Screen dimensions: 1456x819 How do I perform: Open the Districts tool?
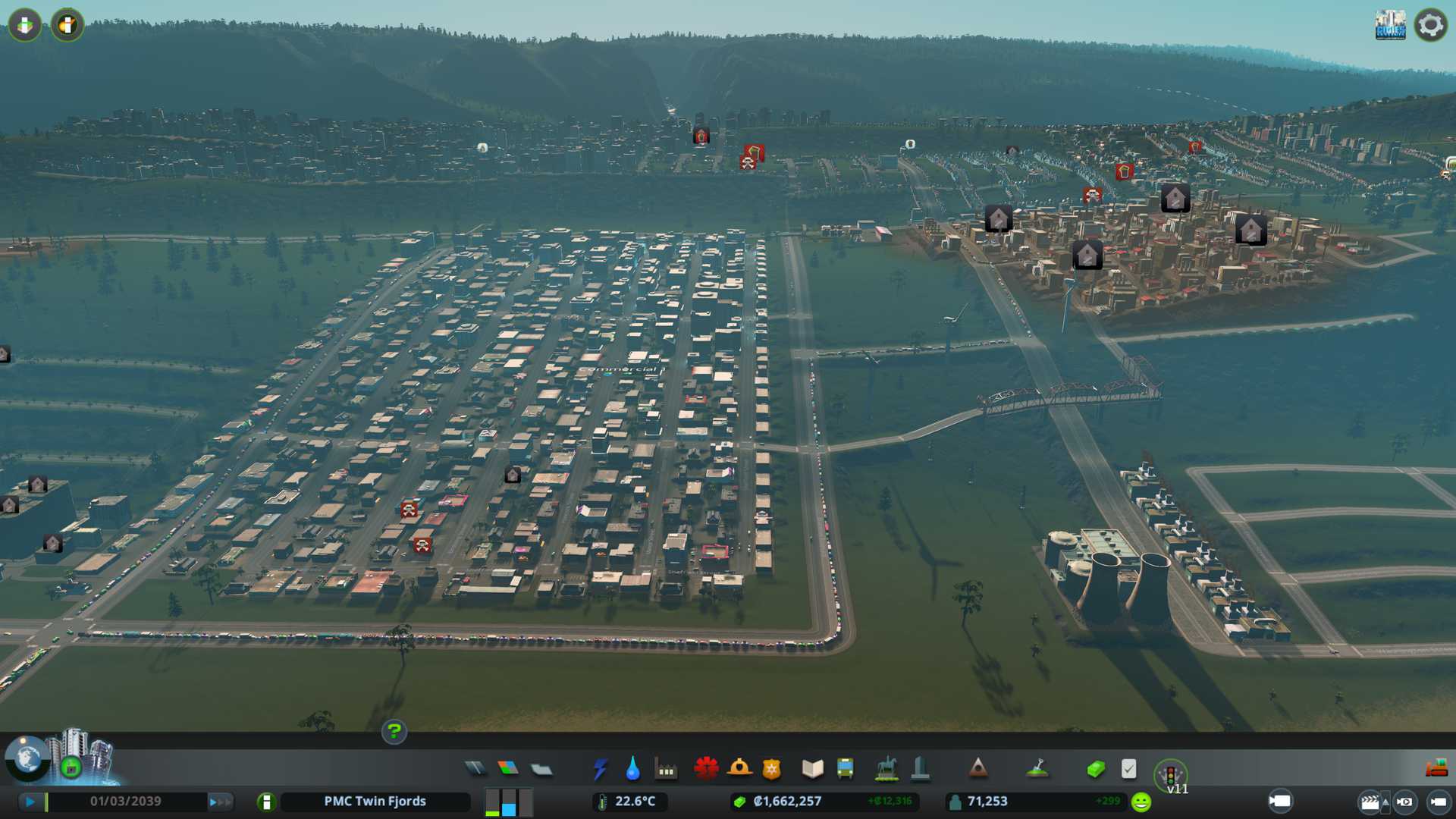pos(541,770)
